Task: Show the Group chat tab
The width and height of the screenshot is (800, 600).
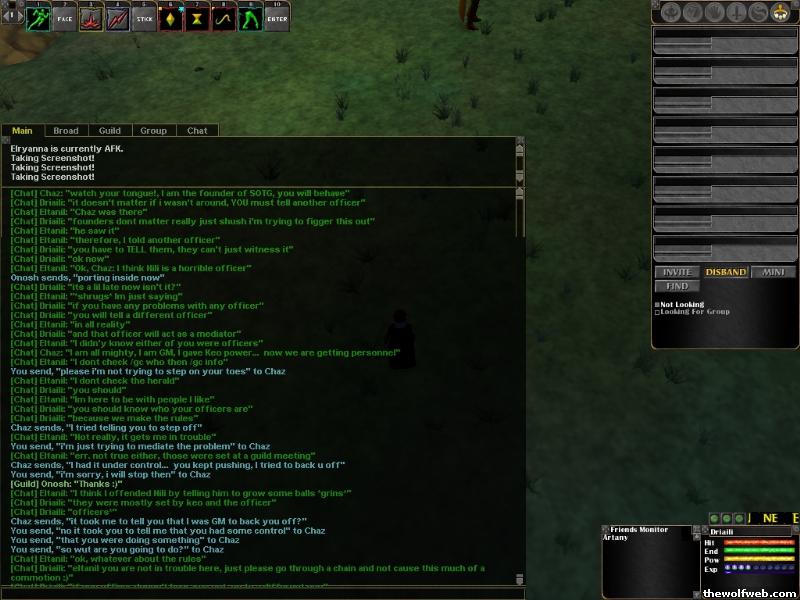Action: tap(153, 131)
